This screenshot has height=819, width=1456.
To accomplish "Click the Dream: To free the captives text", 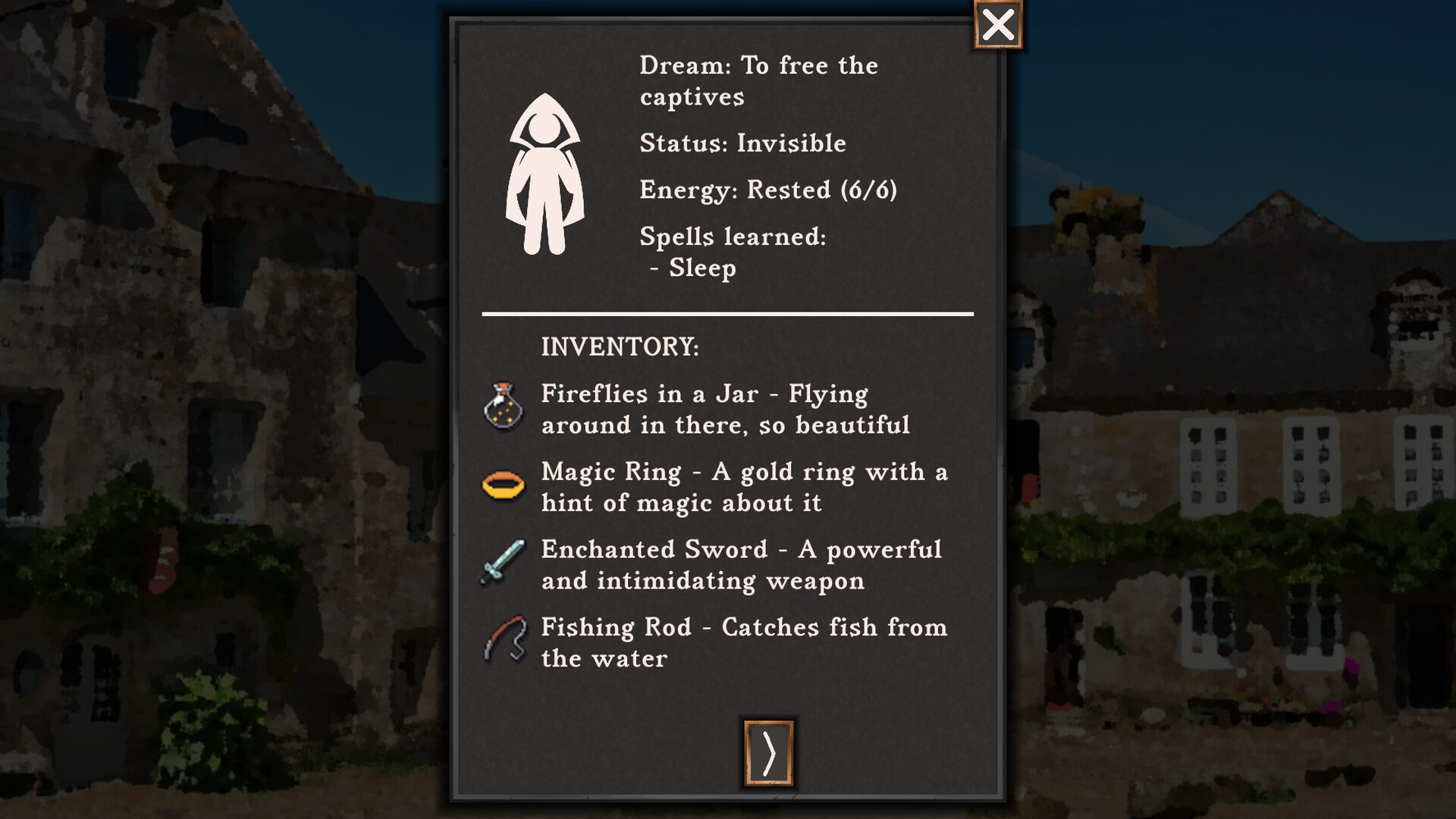I will pyautogui.click(x=758, y=80).
